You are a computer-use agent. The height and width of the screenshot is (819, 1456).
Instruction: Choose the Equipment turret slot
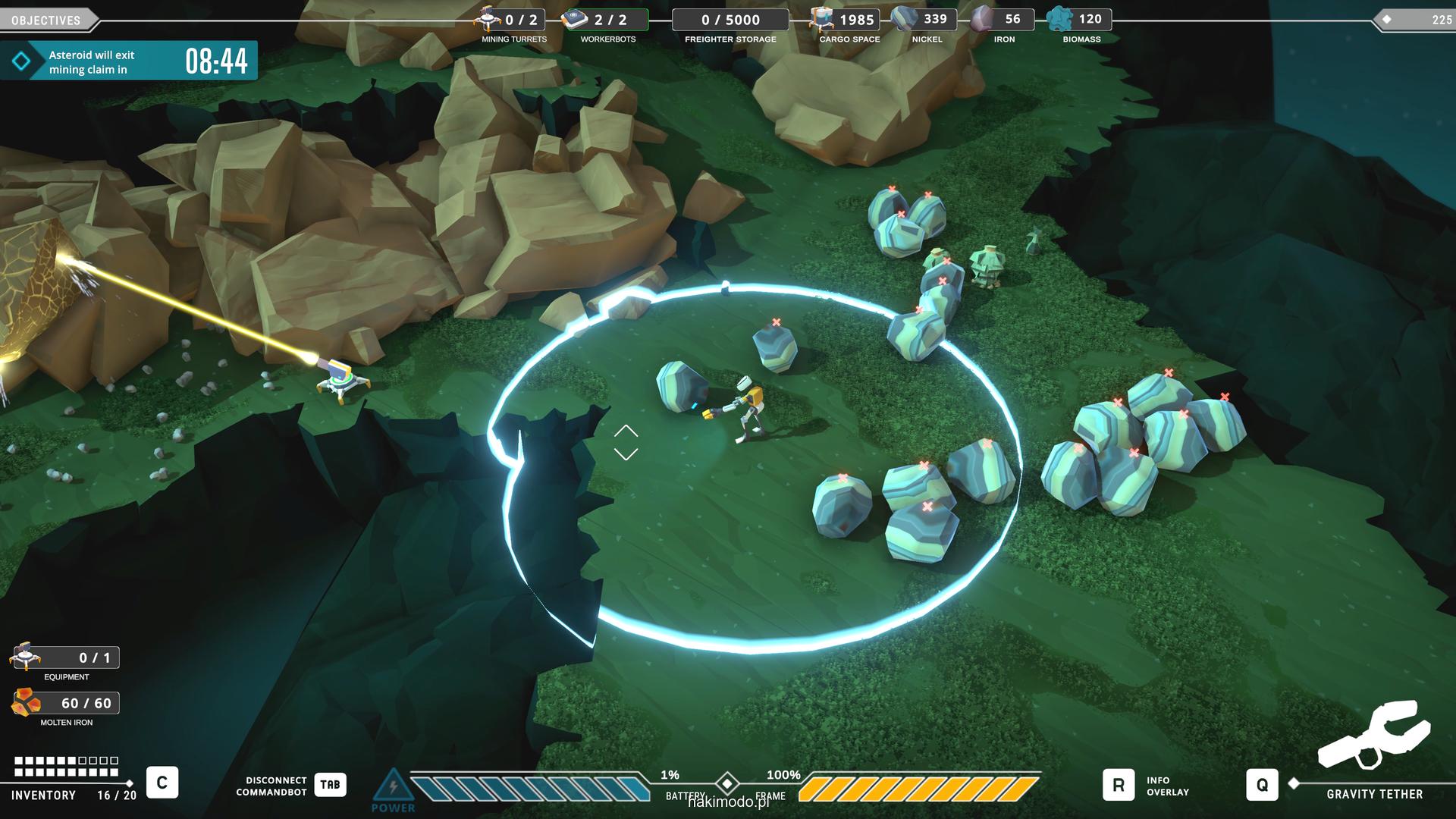click(x=26, y=656)
